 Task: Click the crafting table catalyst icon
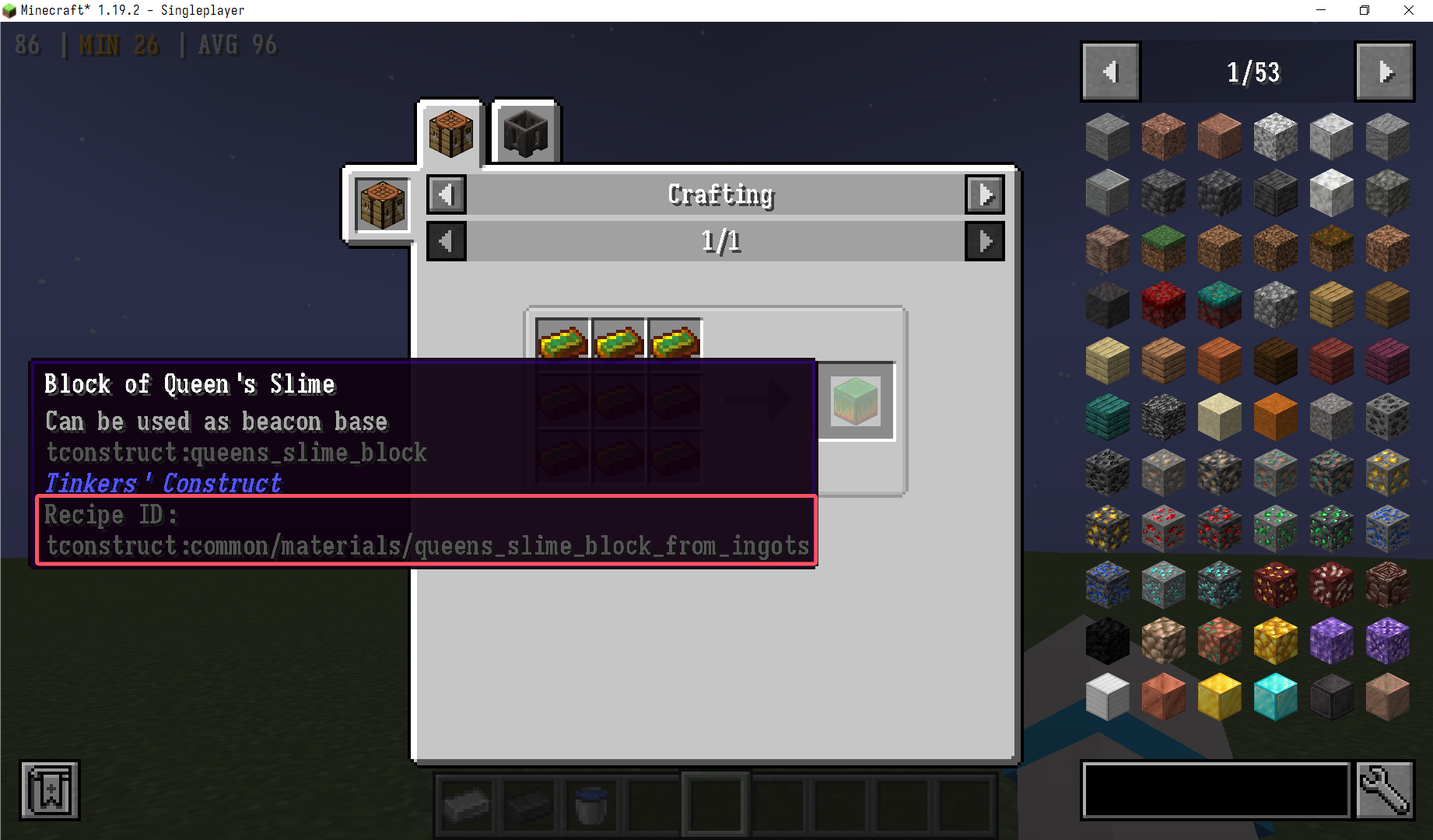point(382,205)
